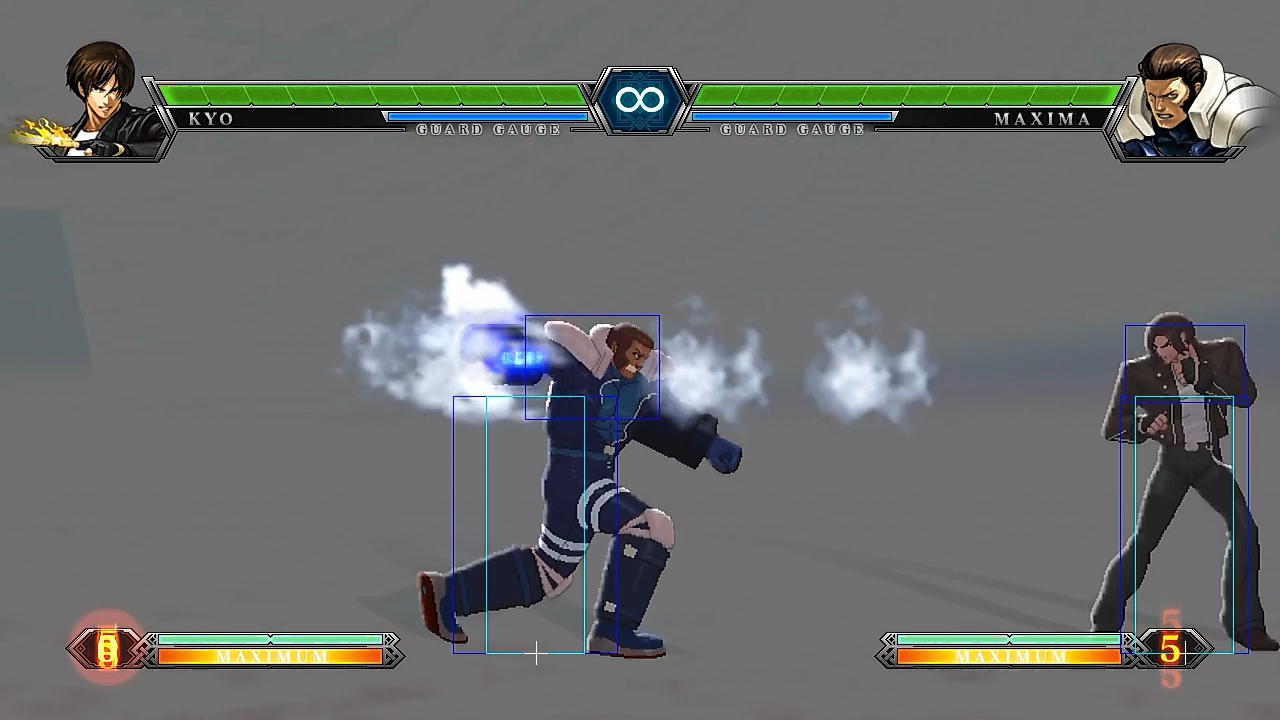This screenshot has height=720, width=1280.
Task: Click the white crosshair origin marker below Maxima
Action: coord(536,654)
